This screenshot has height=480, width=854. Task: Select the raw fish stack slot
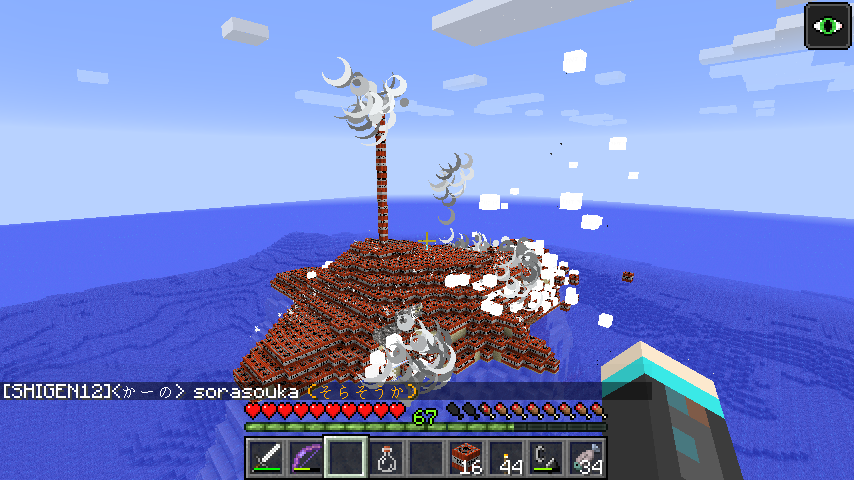587,458
